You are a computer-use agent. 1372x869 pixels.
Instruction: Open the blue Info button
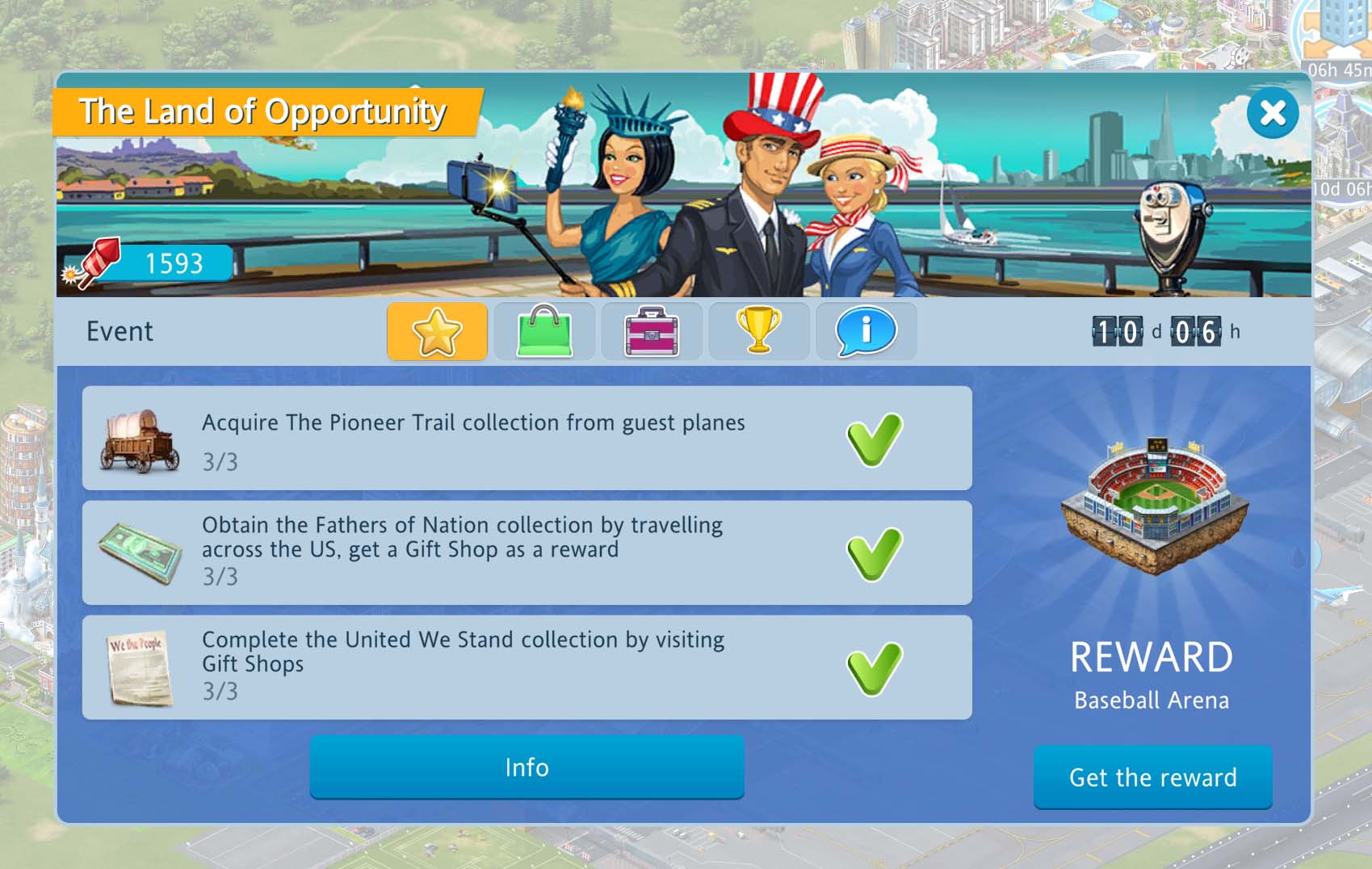coord(527,767)
